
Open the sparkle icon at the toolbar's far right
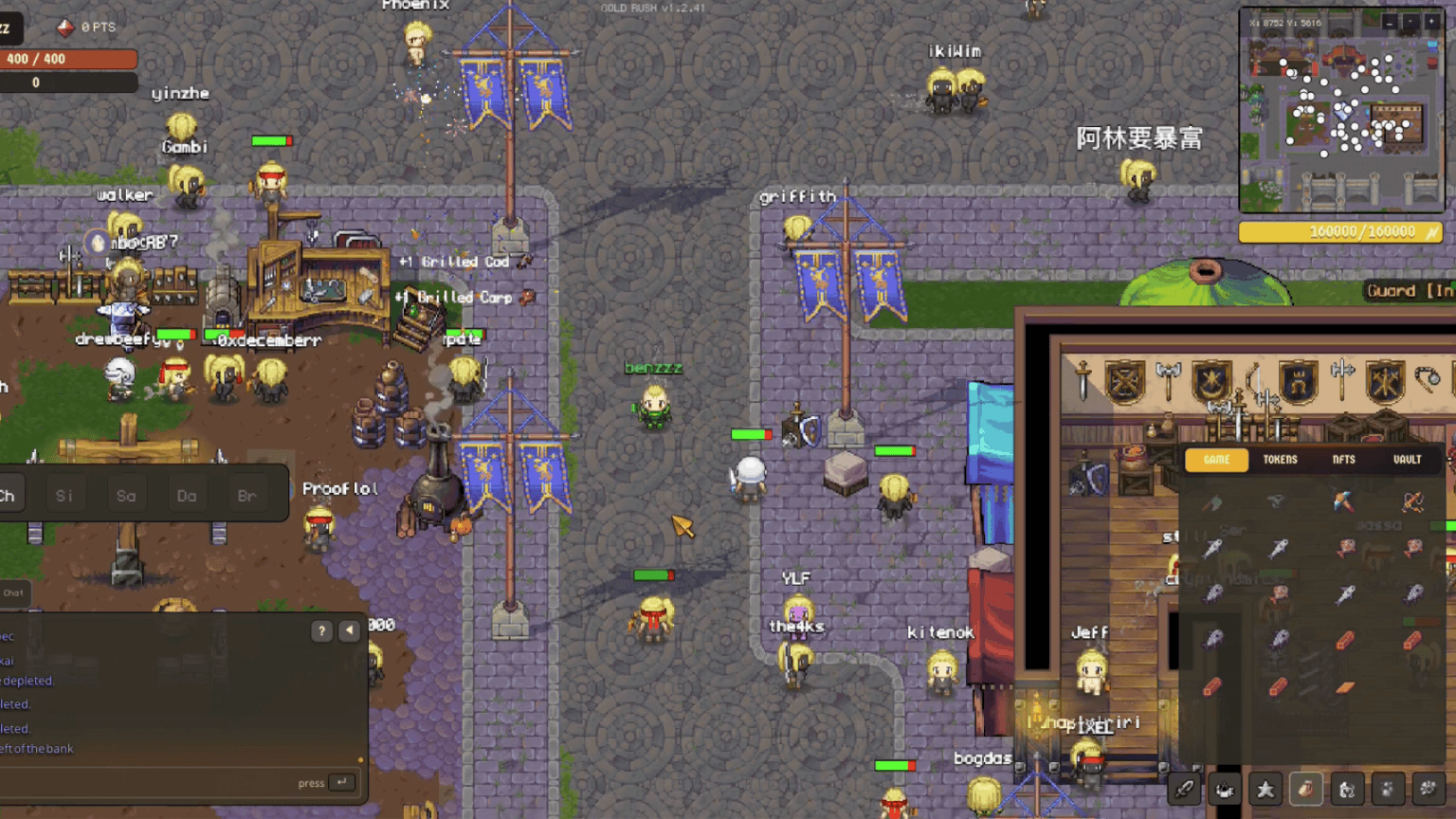[x=1429, y=788]
